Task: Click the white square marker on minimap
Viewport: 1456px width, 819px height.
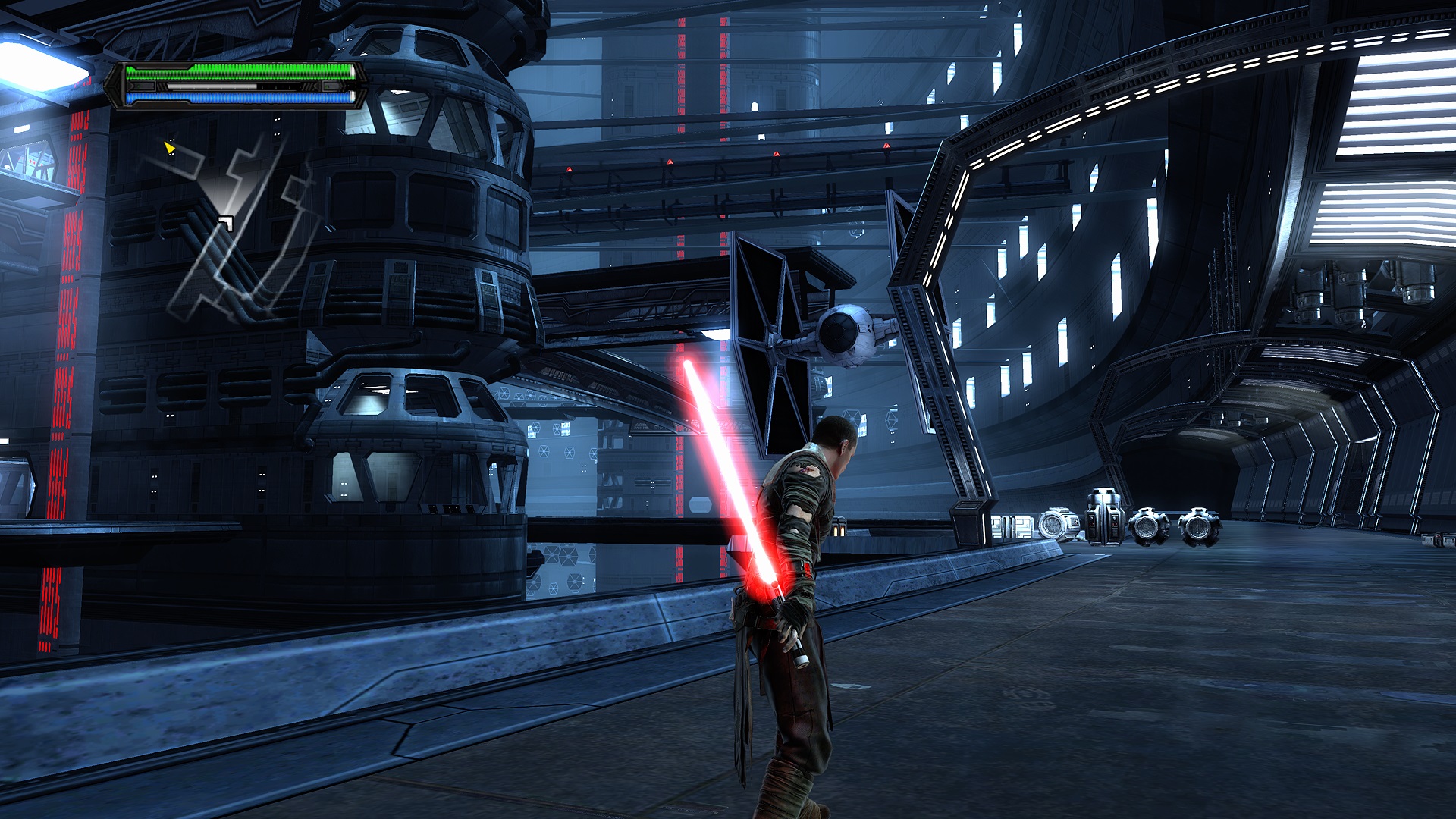Action: 225,222
